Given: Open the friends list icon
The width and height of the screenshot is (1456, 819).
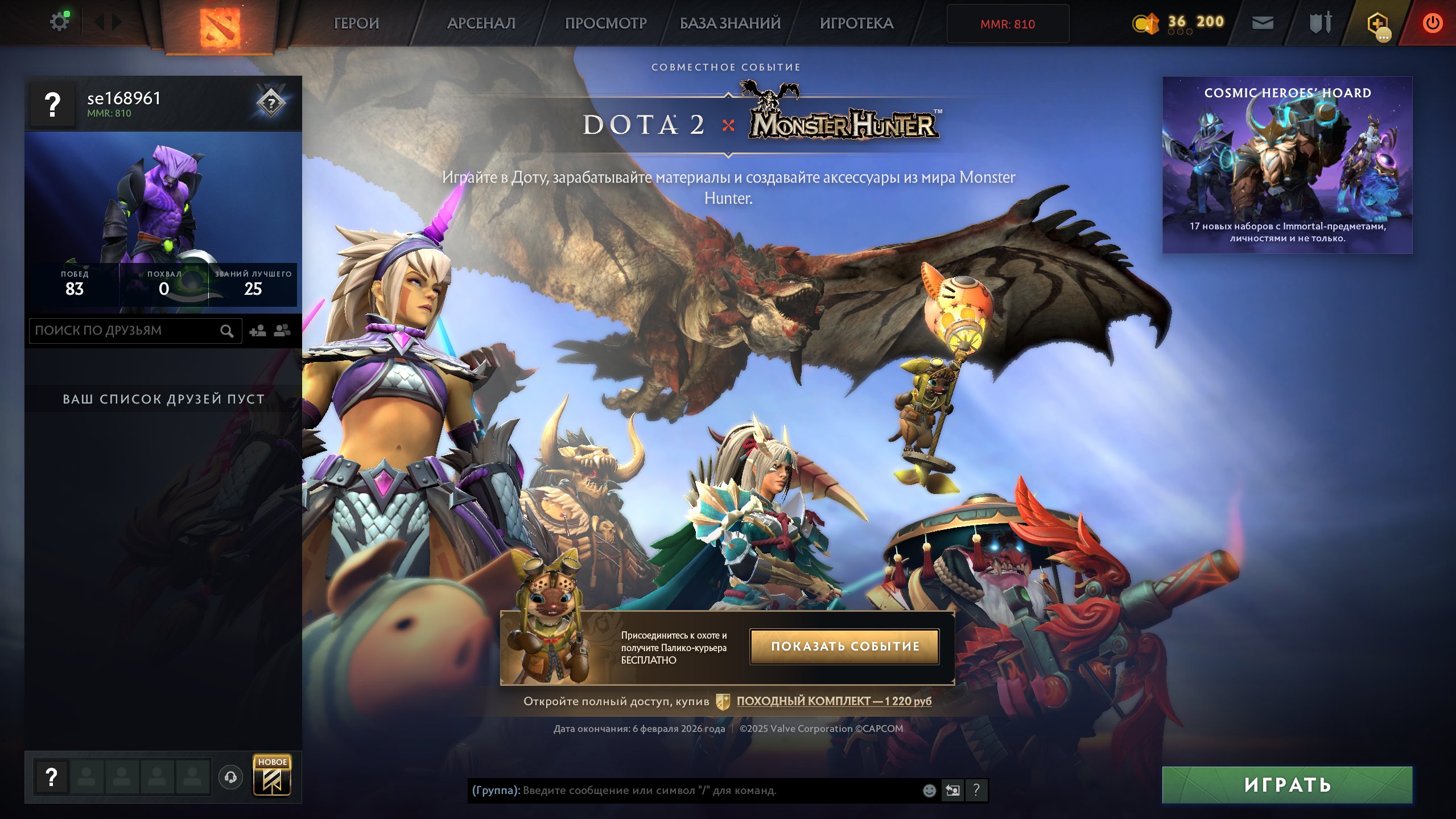Looking at the screenshot, I should click(x=283, y=330).
